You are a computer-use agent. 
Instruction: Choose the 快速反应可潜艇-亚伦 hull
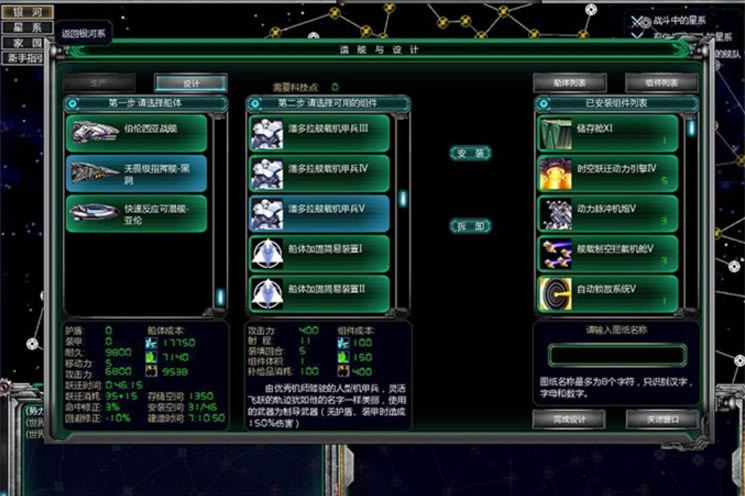coord(137,213)
